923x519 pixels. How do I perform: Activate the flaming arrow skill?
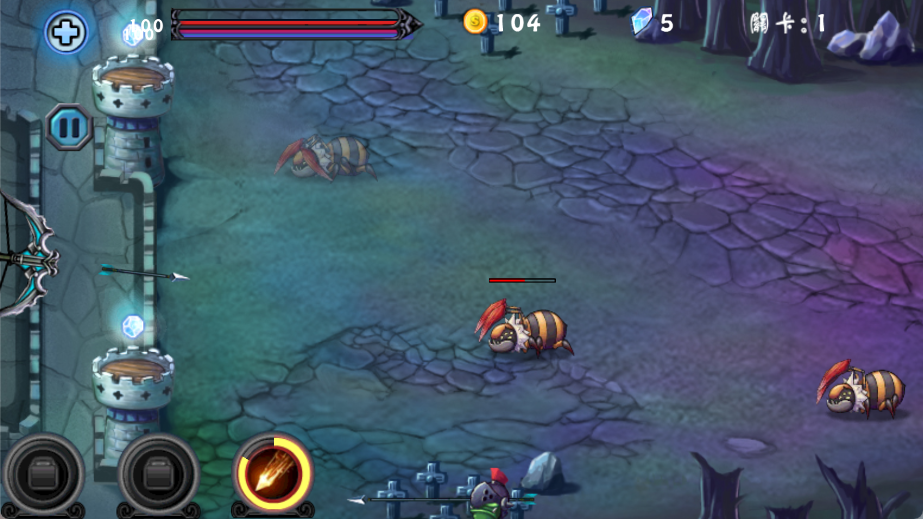pyautogui.click(x=272, y=473)
